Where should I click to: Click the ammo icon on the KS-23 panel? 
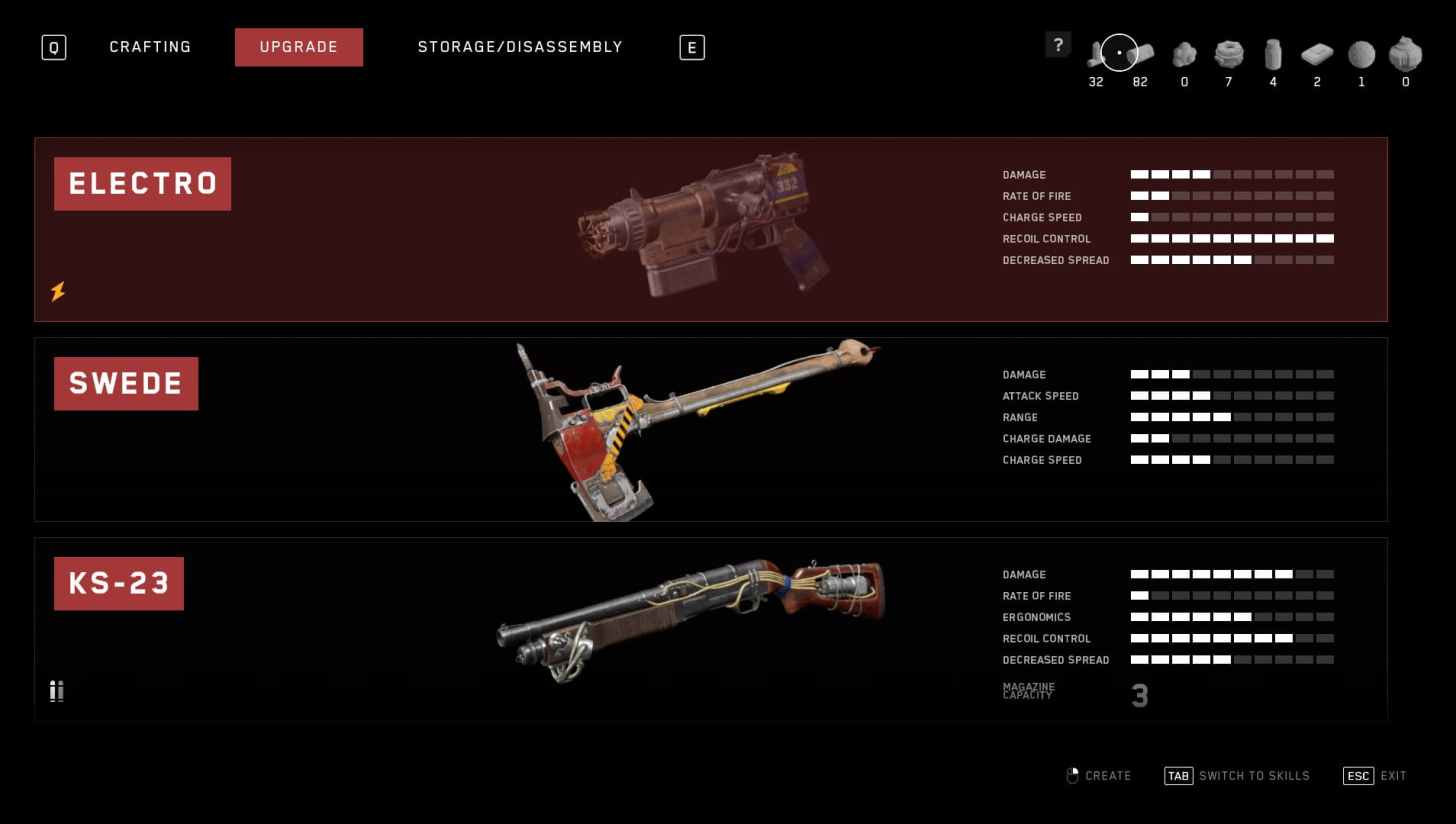(x=56, y=691)
